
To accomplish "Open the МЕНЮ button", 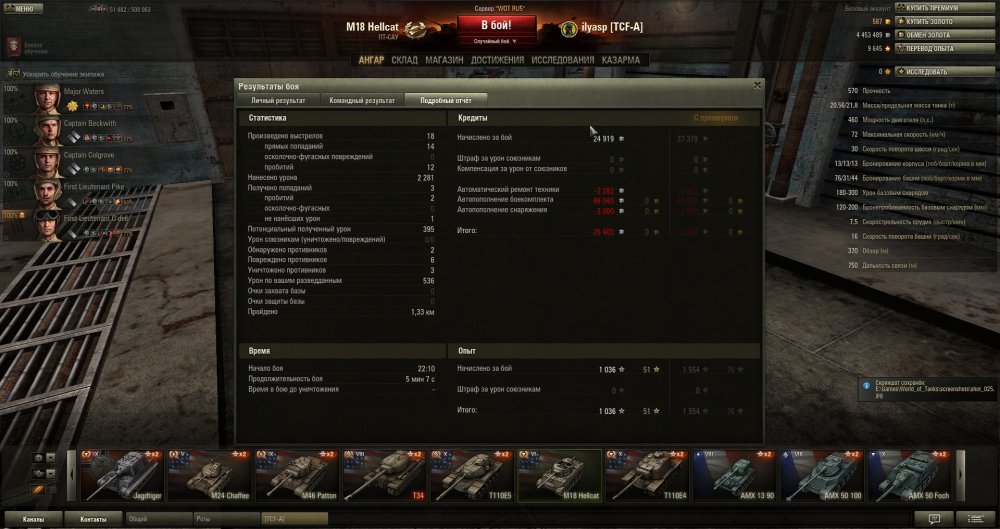I will (x=24, y=7).
